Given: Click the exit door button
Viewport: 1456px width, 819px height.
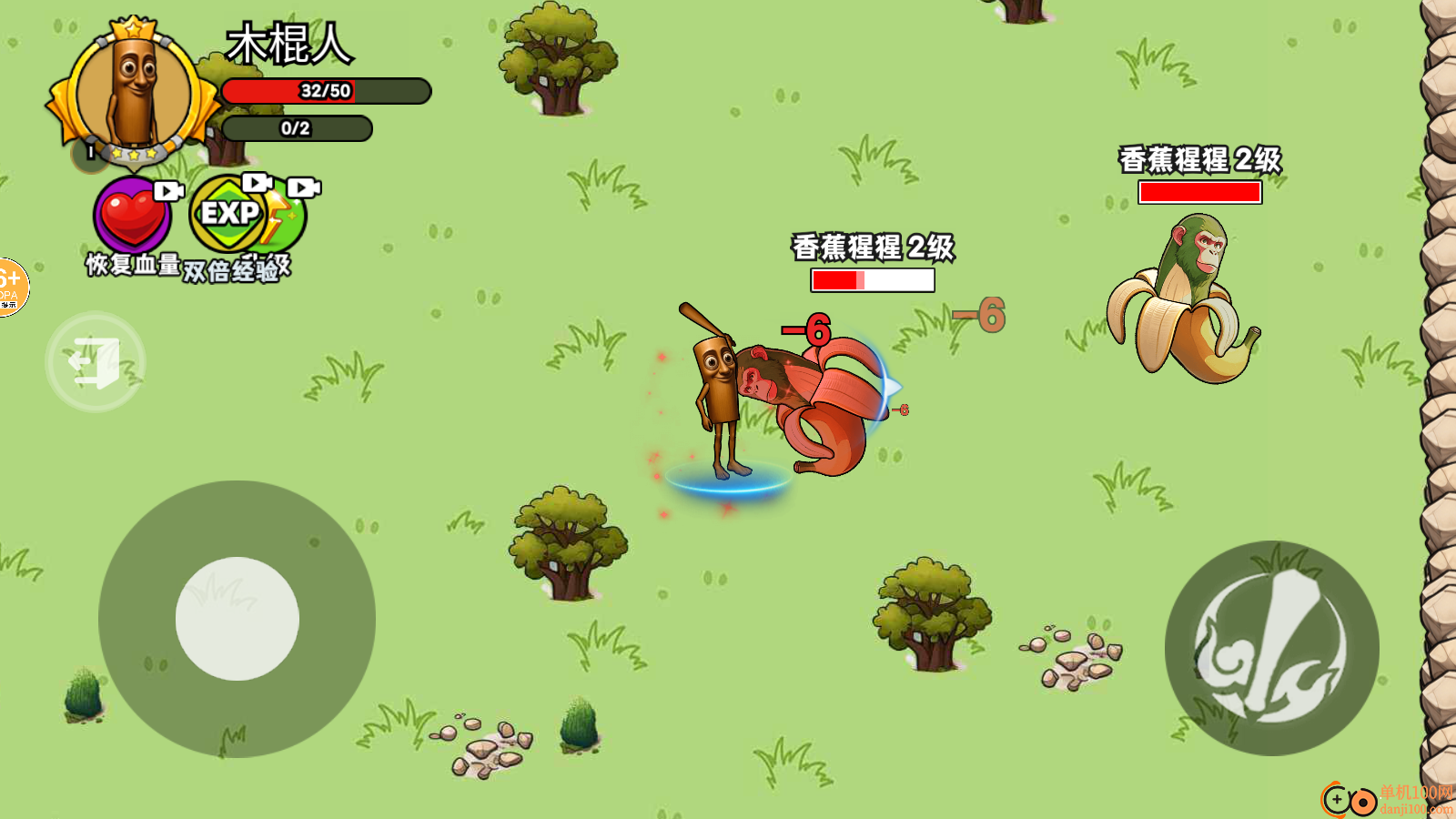Looking at the screenshot, I should 96,362.
